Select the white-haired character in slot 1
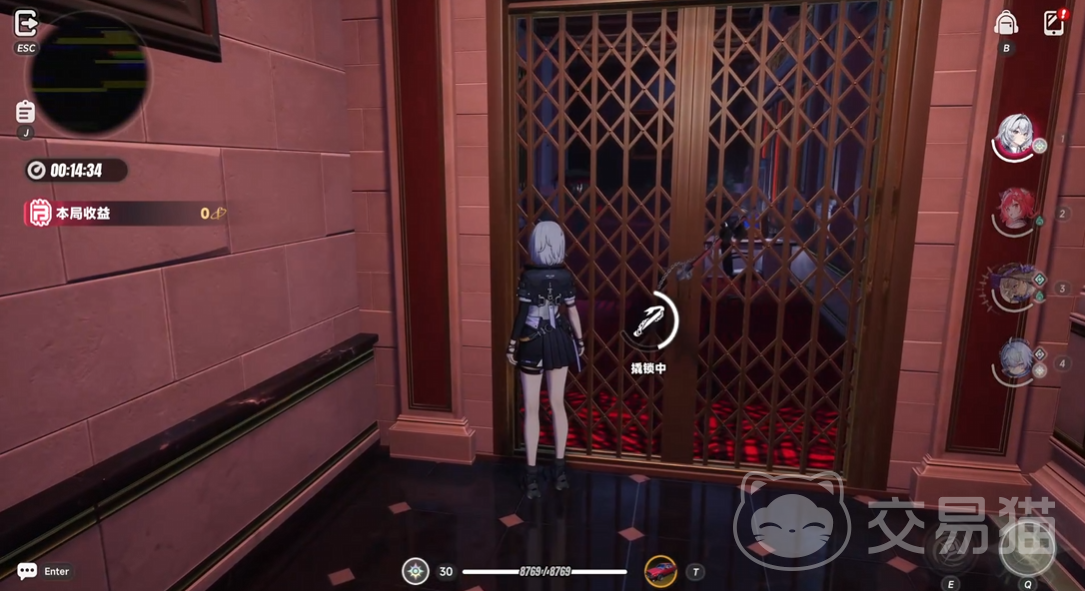Viewport: 1085px width, 591px height. 1016,138
